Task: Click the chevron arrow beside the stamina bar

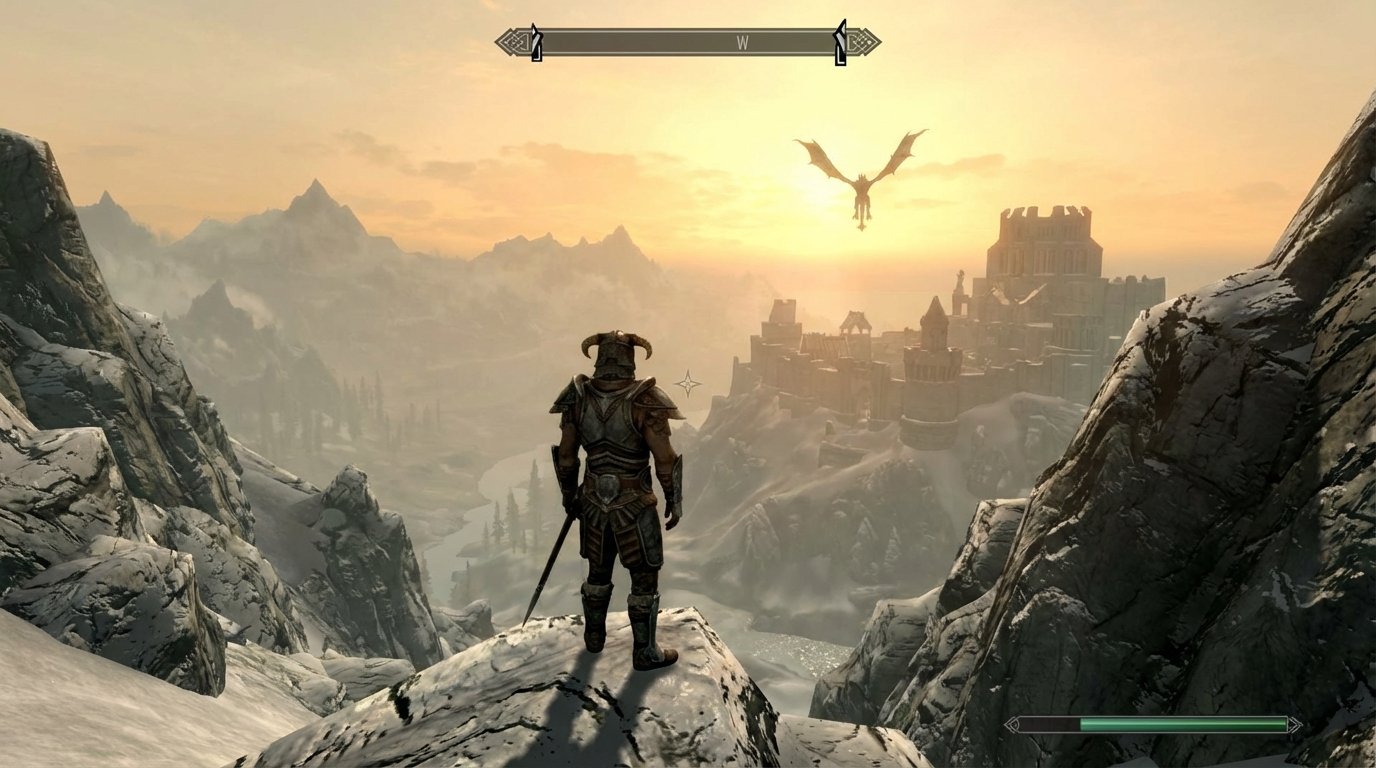Action: [x=1012, y=723]
